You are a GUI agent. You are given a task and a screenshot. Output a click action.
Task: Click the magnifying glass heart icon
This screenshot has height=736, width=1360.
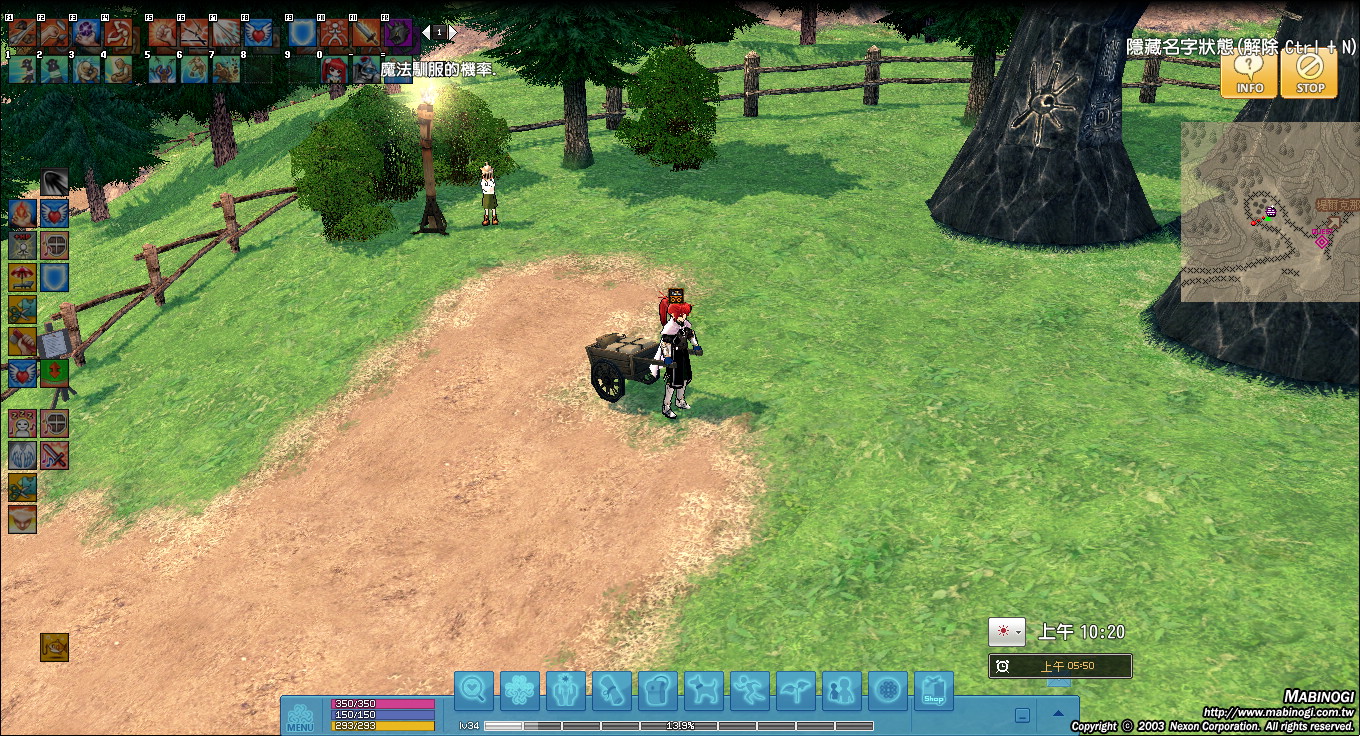(x=474, y=691)
